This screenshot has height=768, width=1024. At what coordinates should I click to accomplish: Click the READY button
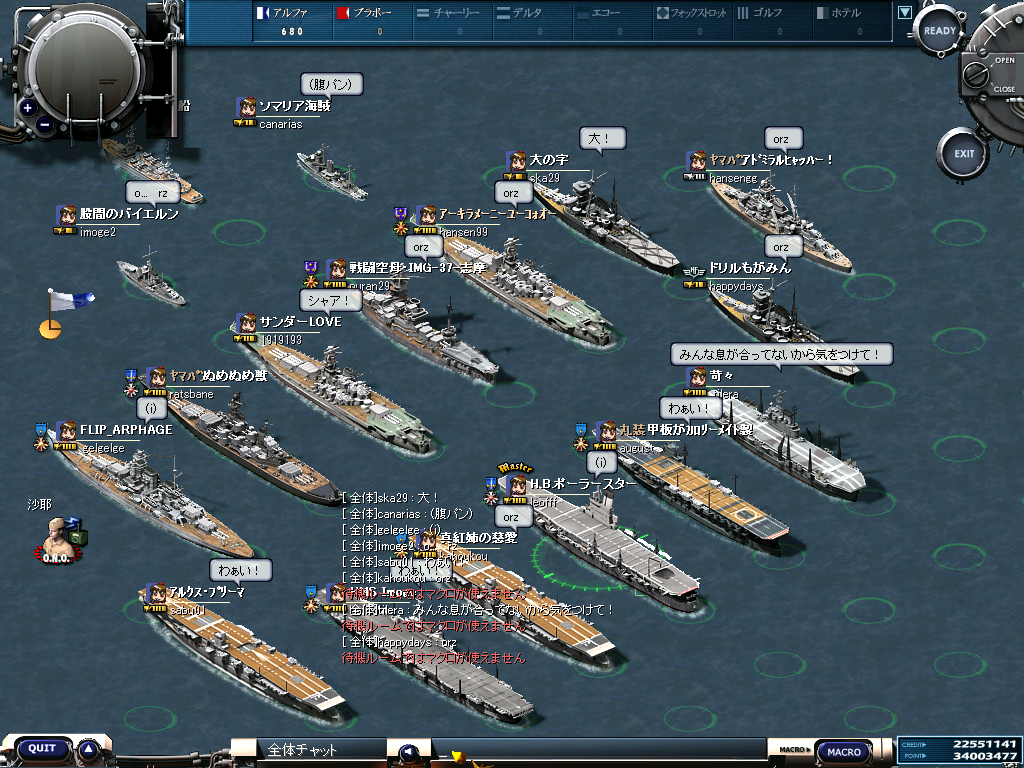tap(939, 31)
